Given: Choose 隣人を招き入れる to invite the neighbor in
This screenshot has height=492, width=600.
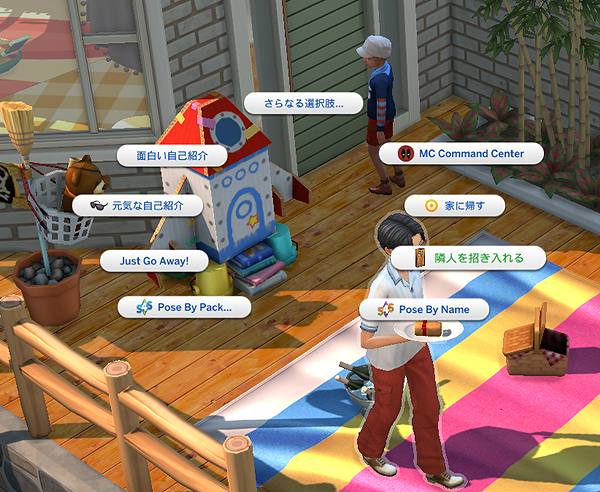Looking at the screenshot, I should [471, 259].
